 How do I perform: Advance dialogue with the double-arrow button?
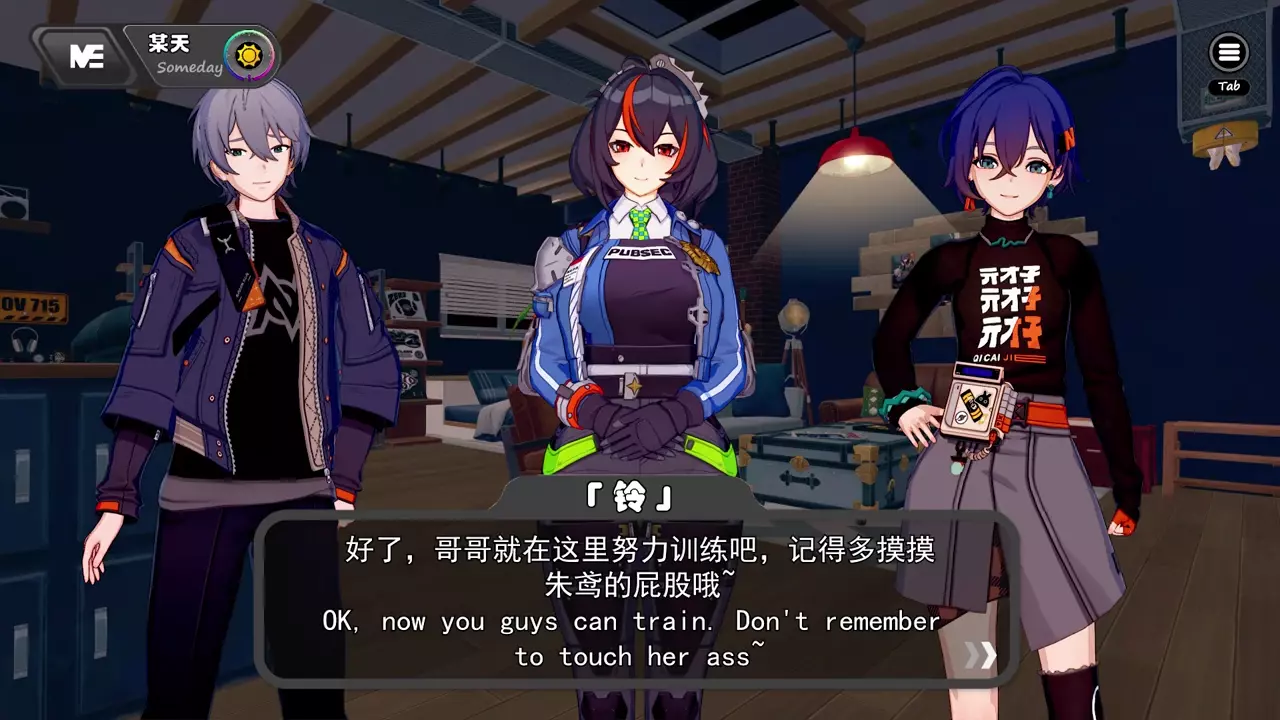click(980, 655)
